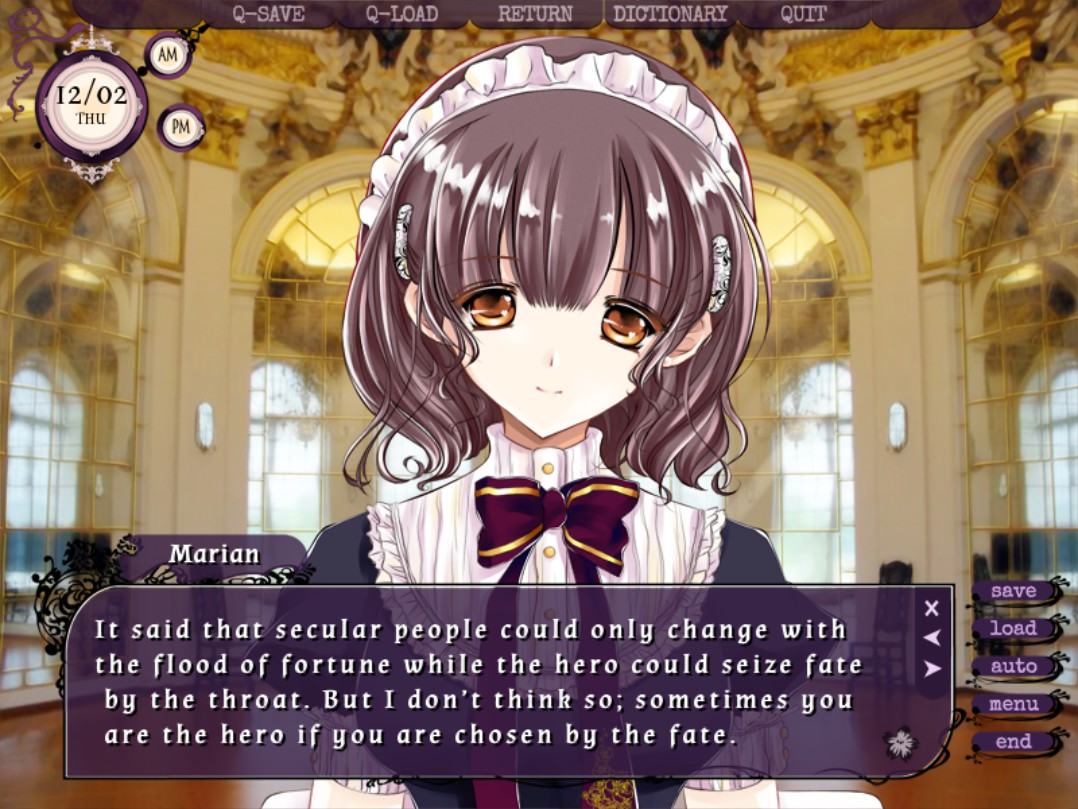Screen dimensions: 1078x809
Task: Open the DICTIONARY
Action: point(670,14)
